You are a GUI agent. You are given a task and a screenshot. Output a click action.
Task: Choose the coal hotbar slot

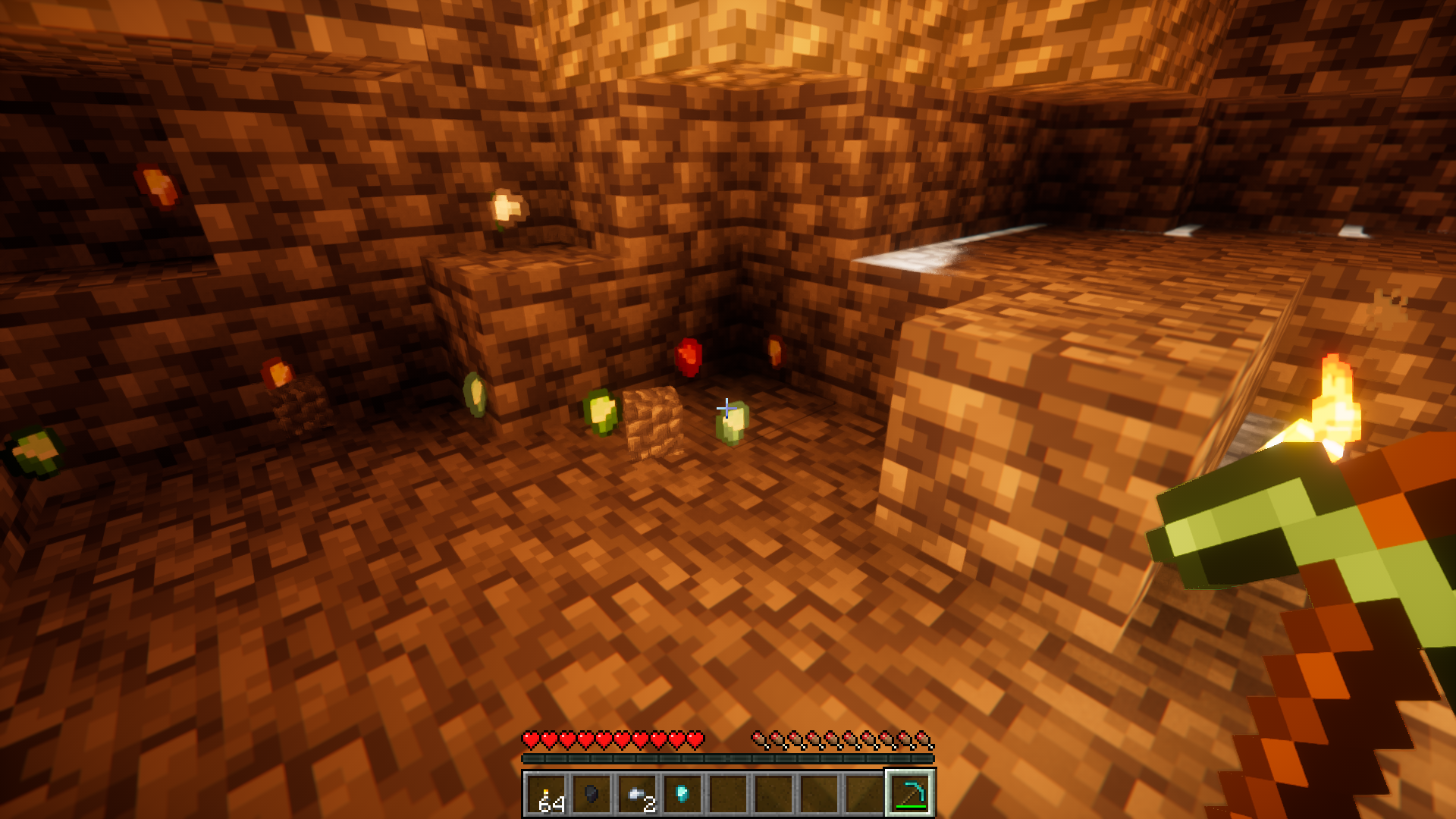592,794
